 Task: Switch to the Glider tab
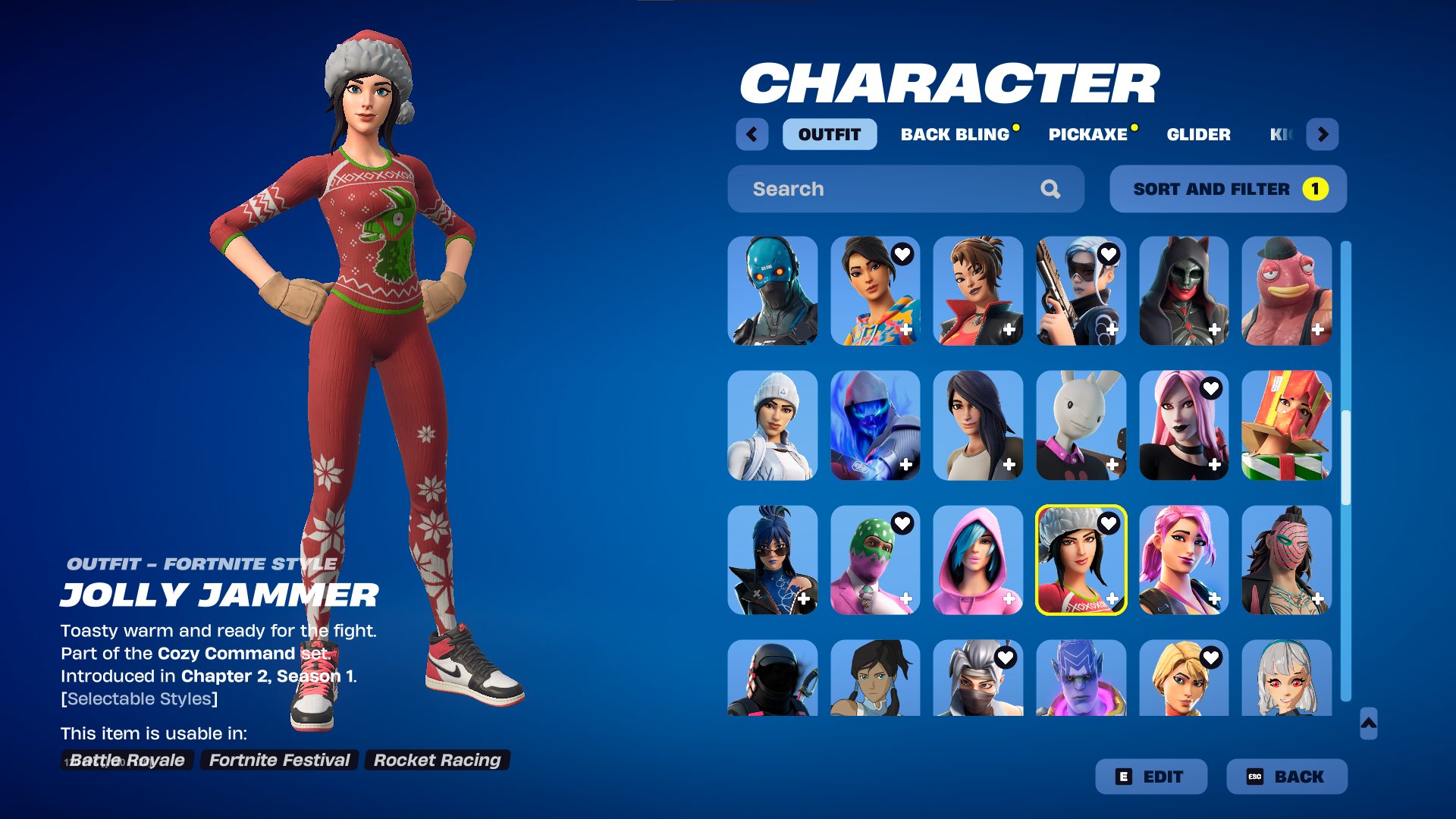point(1198,134)
